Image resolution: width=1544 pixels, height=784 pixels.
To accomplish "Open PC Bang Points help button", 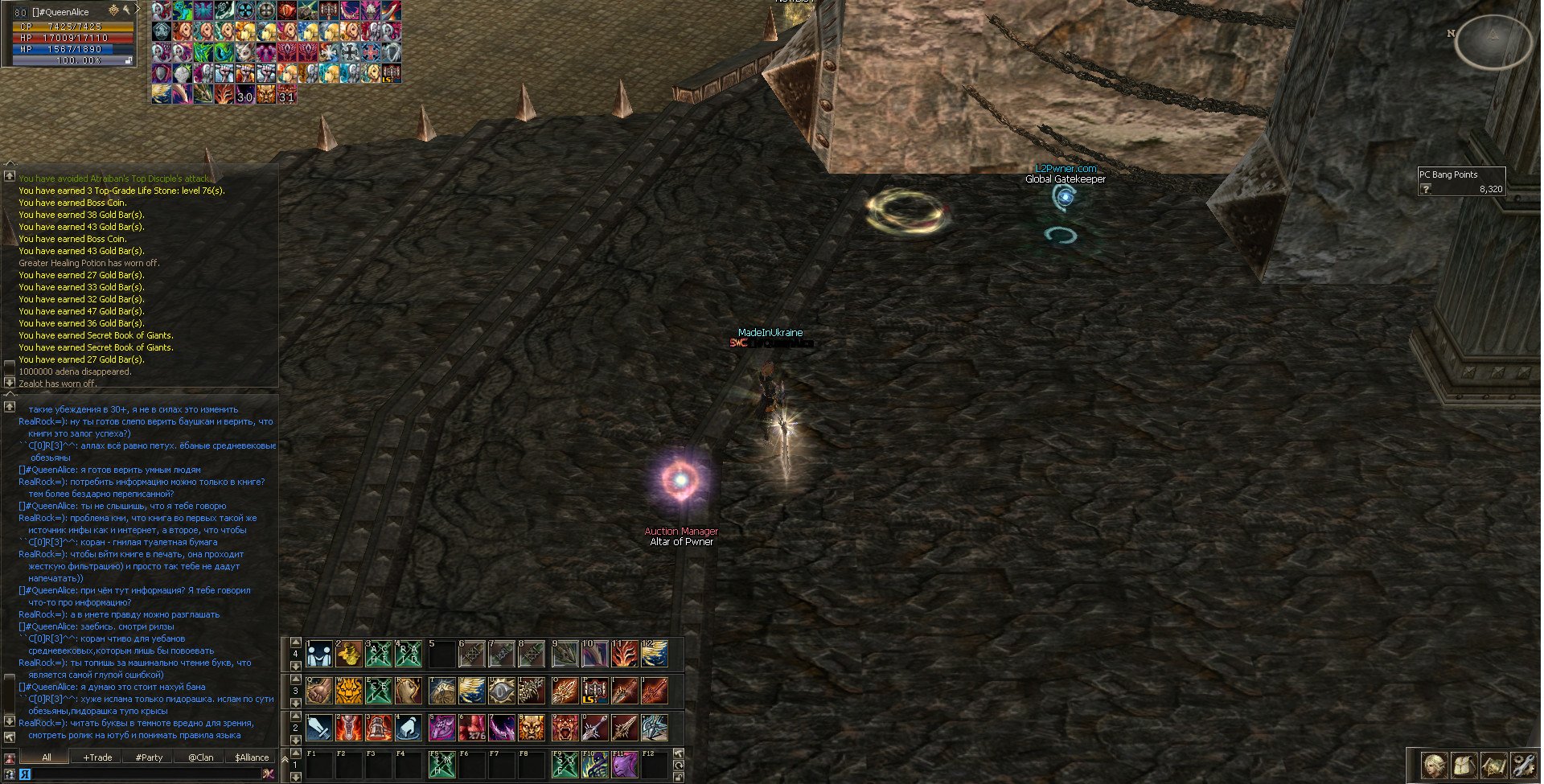I will coord(1427,189).
